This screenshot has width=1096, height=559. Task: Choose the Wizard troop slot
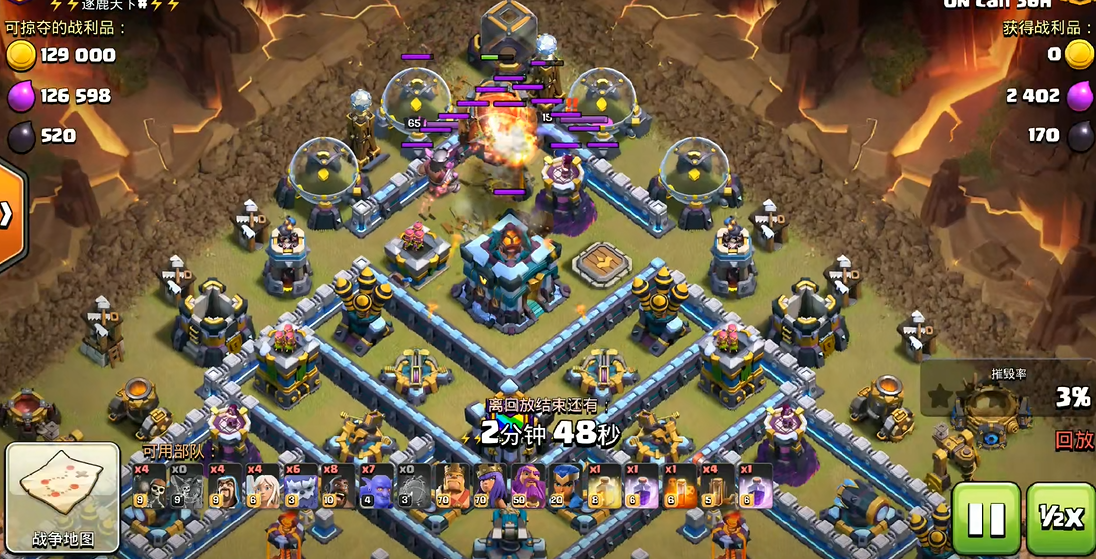tap(223, 486)
